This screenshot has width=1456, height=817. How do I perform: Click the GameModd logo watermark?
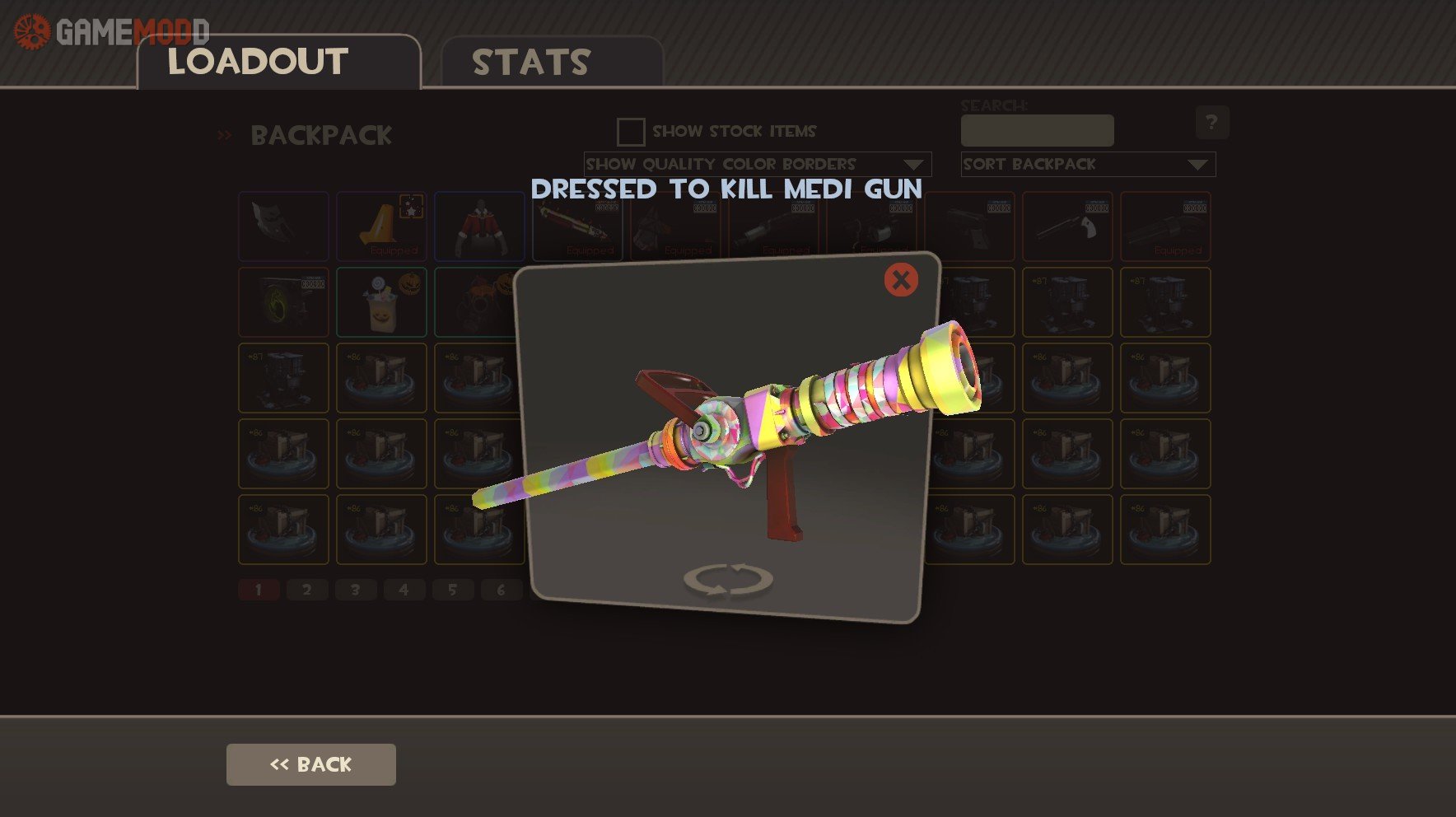coord(111,31)
